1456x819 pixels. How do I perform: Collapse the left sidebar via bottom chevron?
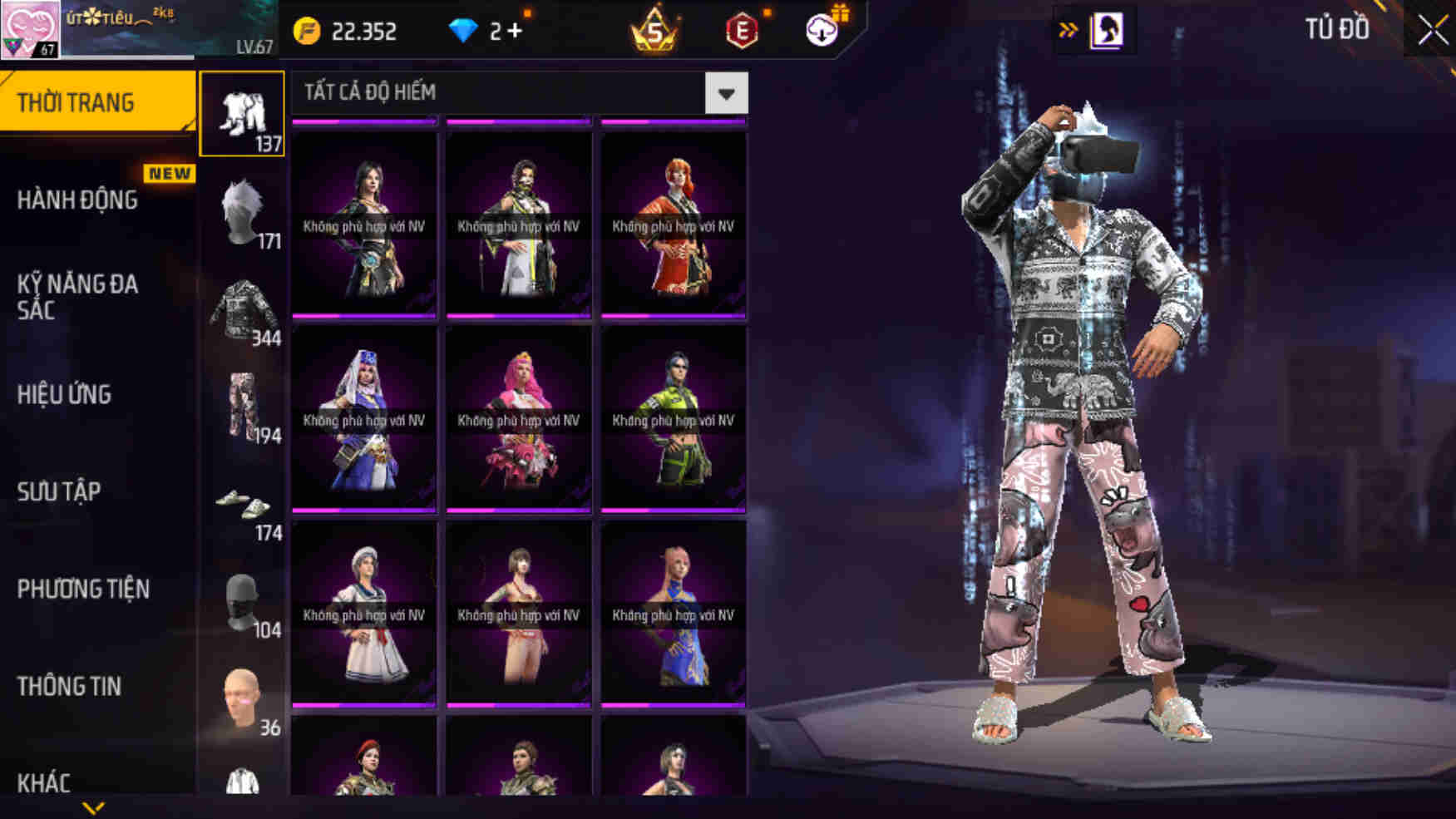91,808
